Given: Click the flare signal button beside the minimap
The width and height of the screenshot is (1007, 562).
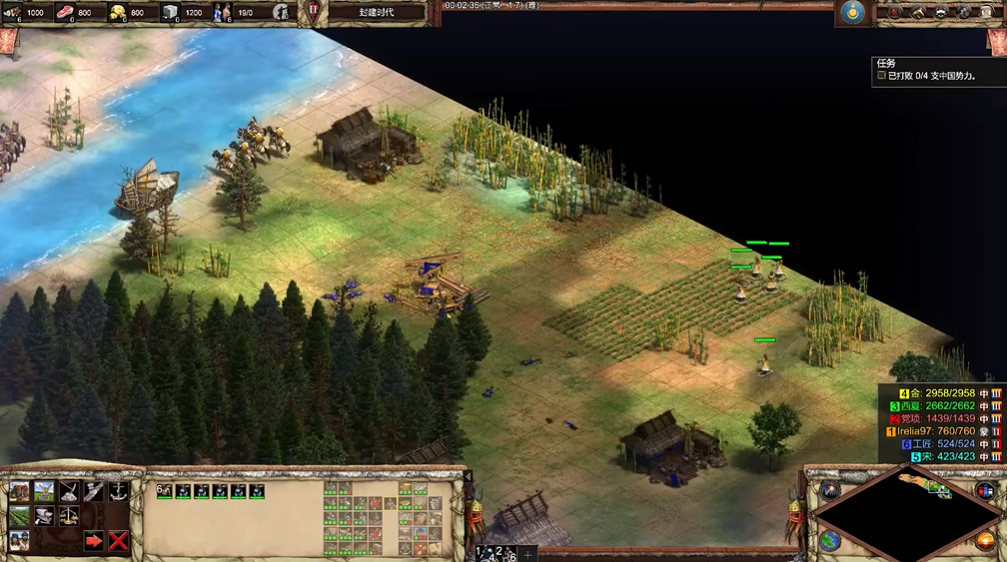Looking at the screenshot, I should [x=830, y=490].
